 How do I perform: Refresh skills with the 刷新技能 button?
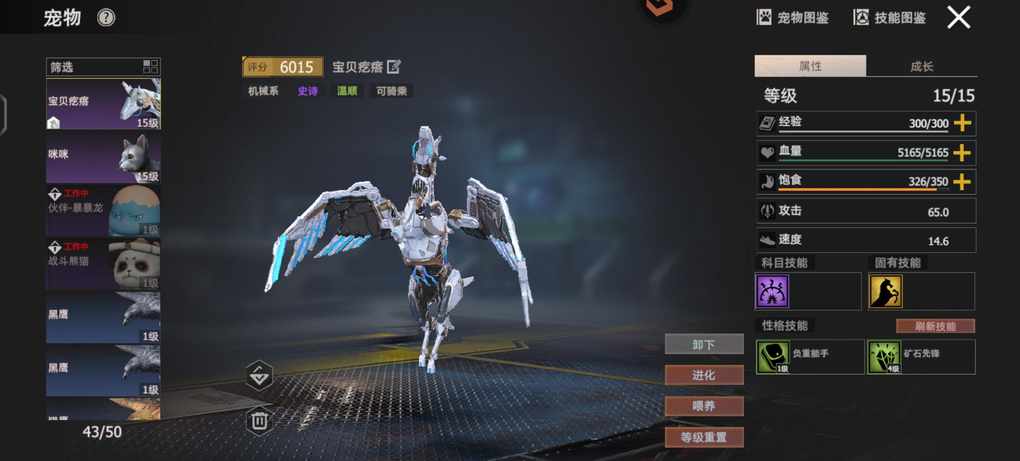pyautogui.click(x=935, y=326)
